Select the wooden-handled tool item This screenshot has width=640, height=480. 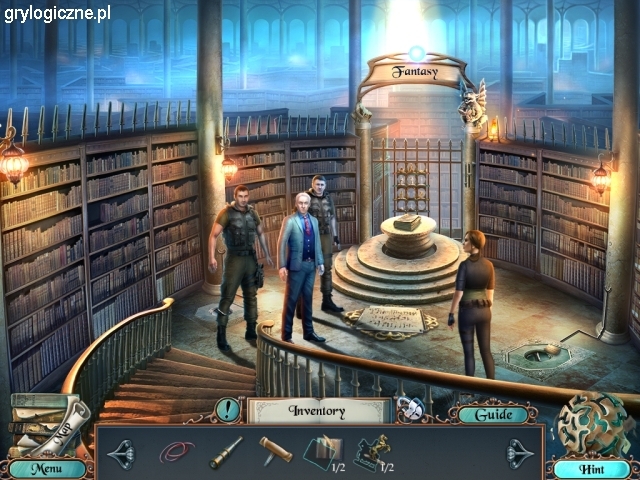[x=275, y=451]
